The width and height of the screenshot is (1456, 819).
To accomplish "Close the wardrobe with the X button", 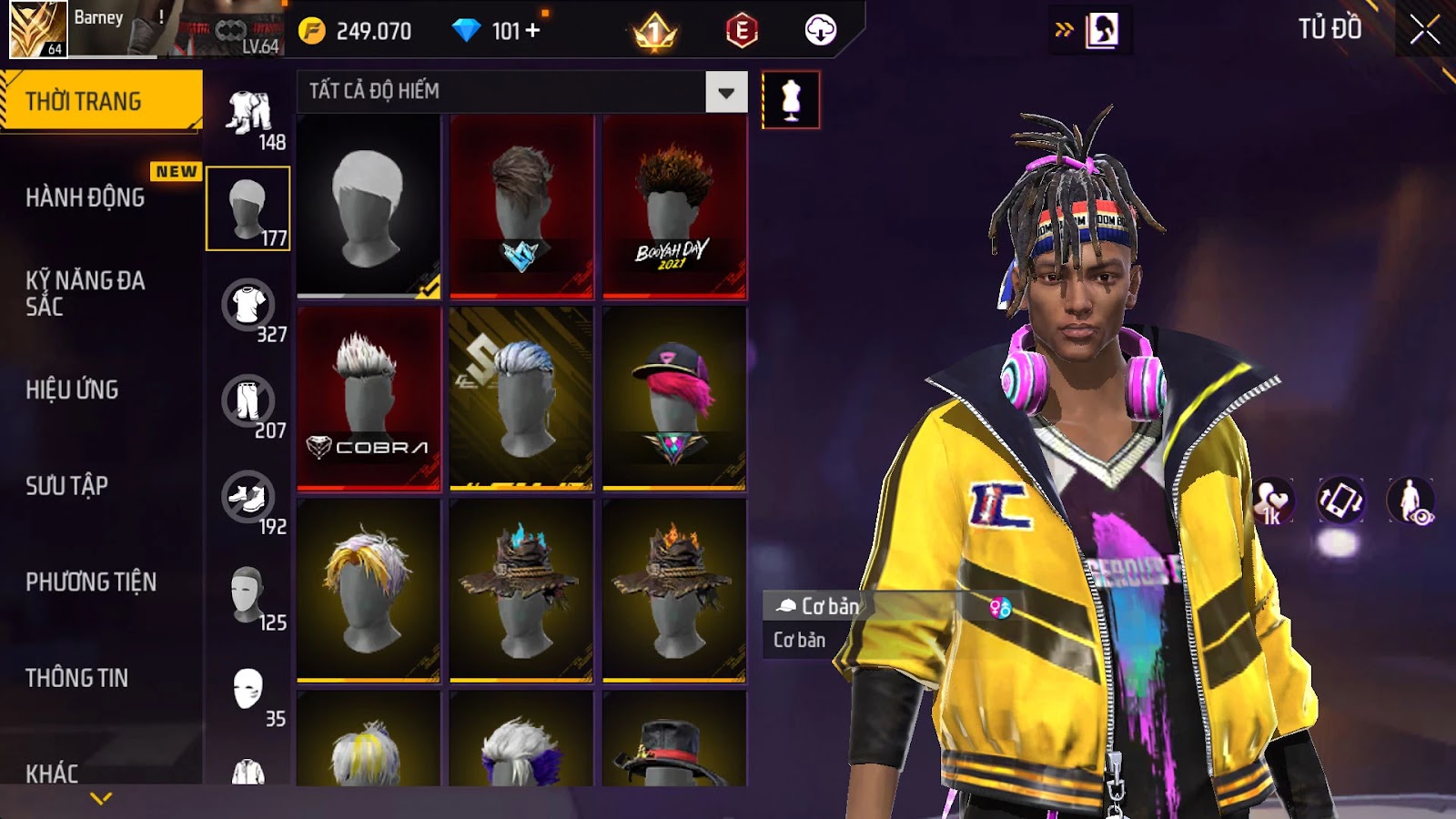I will (1424, 30).
